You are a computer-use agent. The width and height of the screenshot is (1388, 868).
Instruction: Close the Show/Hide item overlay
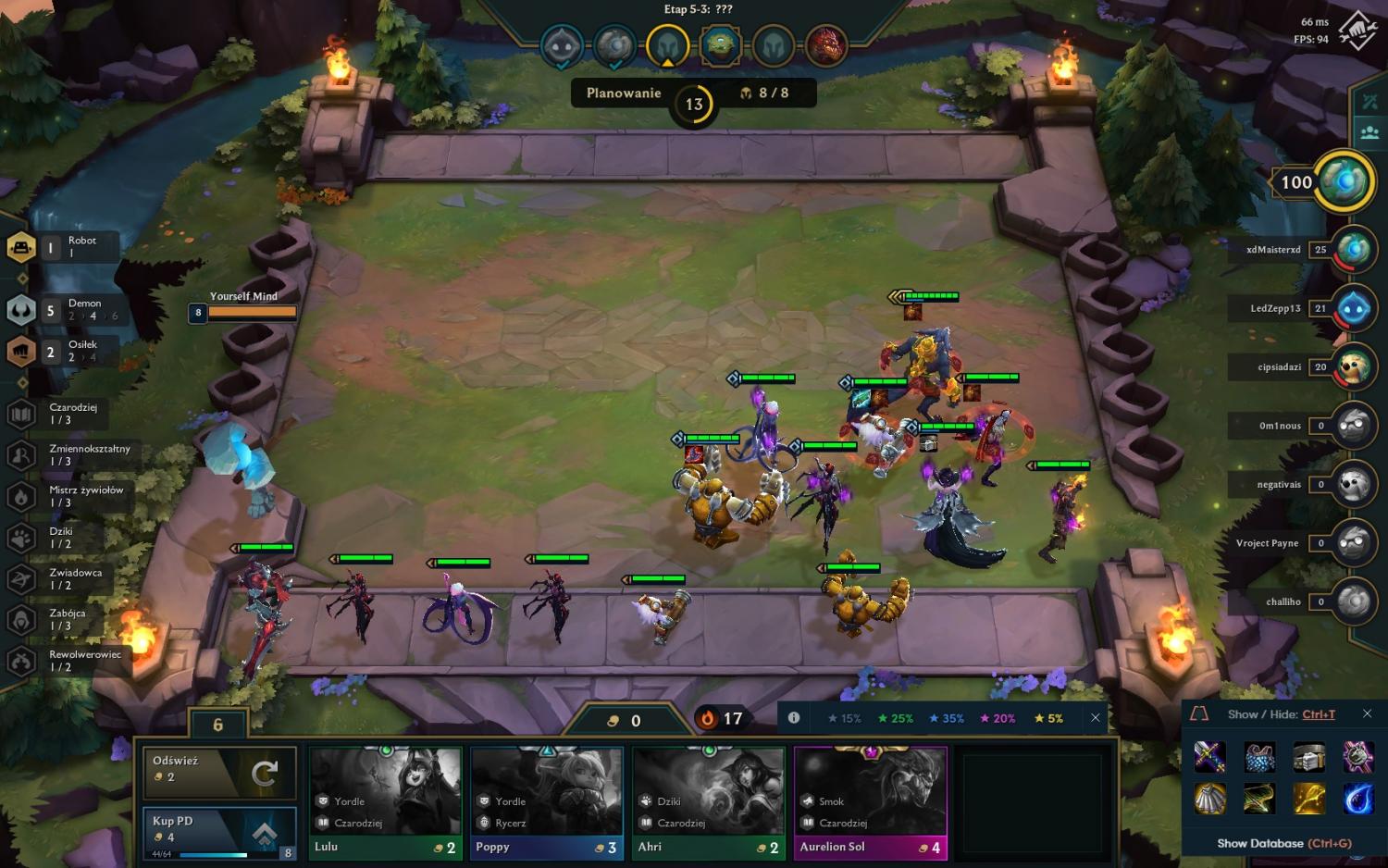click(1367, 713)
